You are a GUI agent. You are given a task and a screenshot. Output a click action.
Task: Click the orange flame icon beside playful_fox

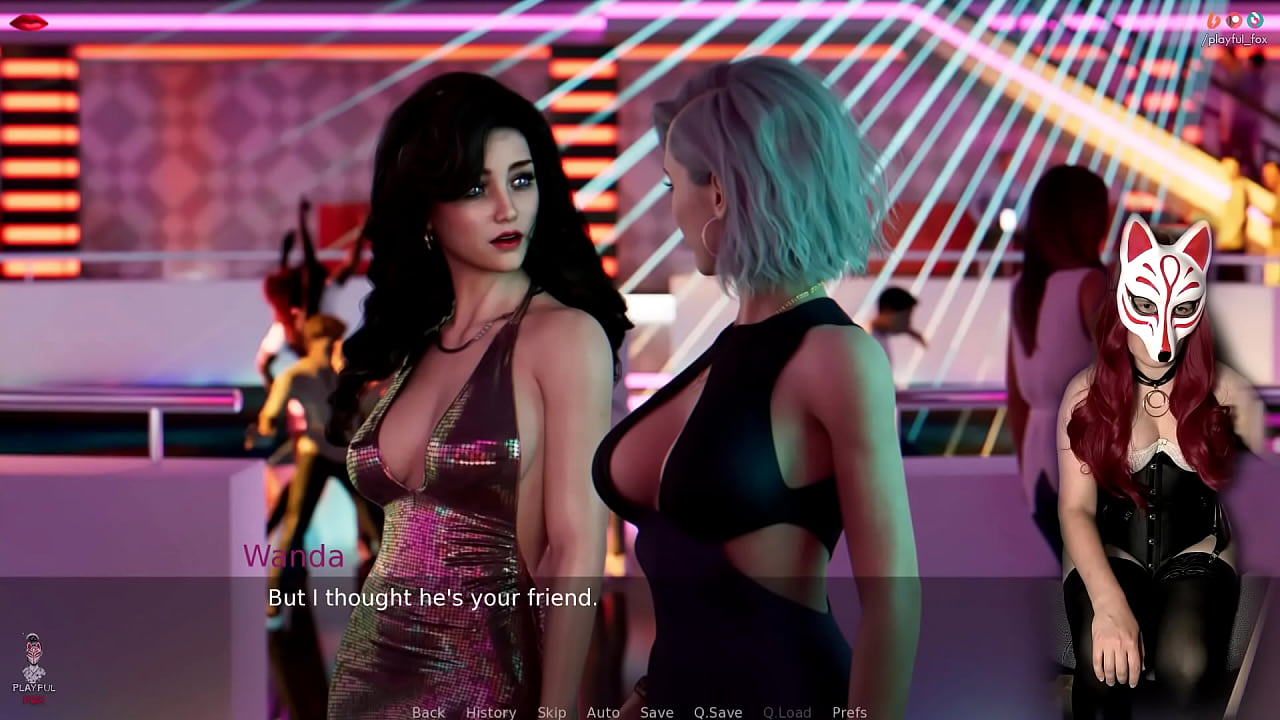(x=1213, y=20)
